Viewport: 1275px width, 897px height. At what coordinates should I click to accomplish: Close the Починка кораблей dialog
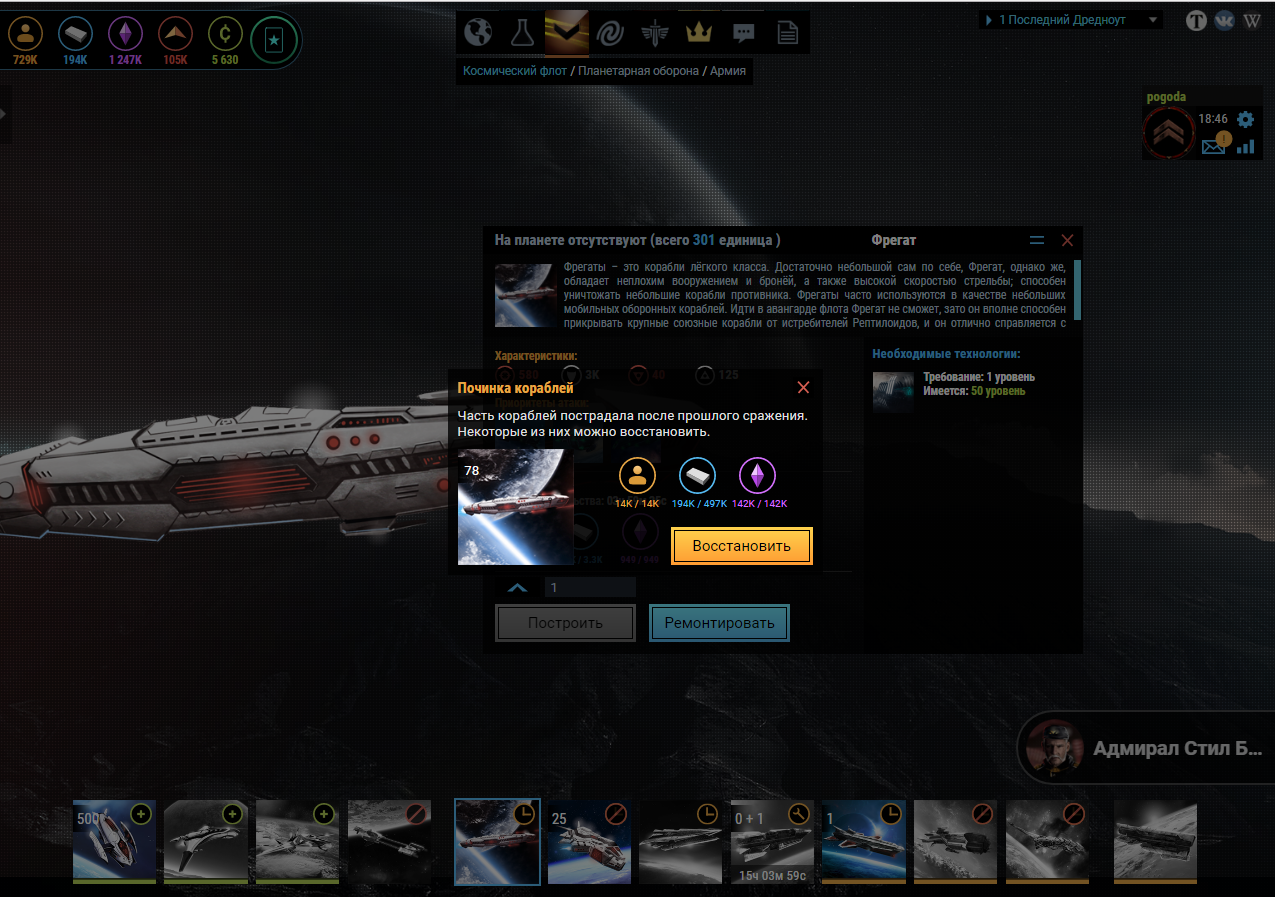point(803,388)
